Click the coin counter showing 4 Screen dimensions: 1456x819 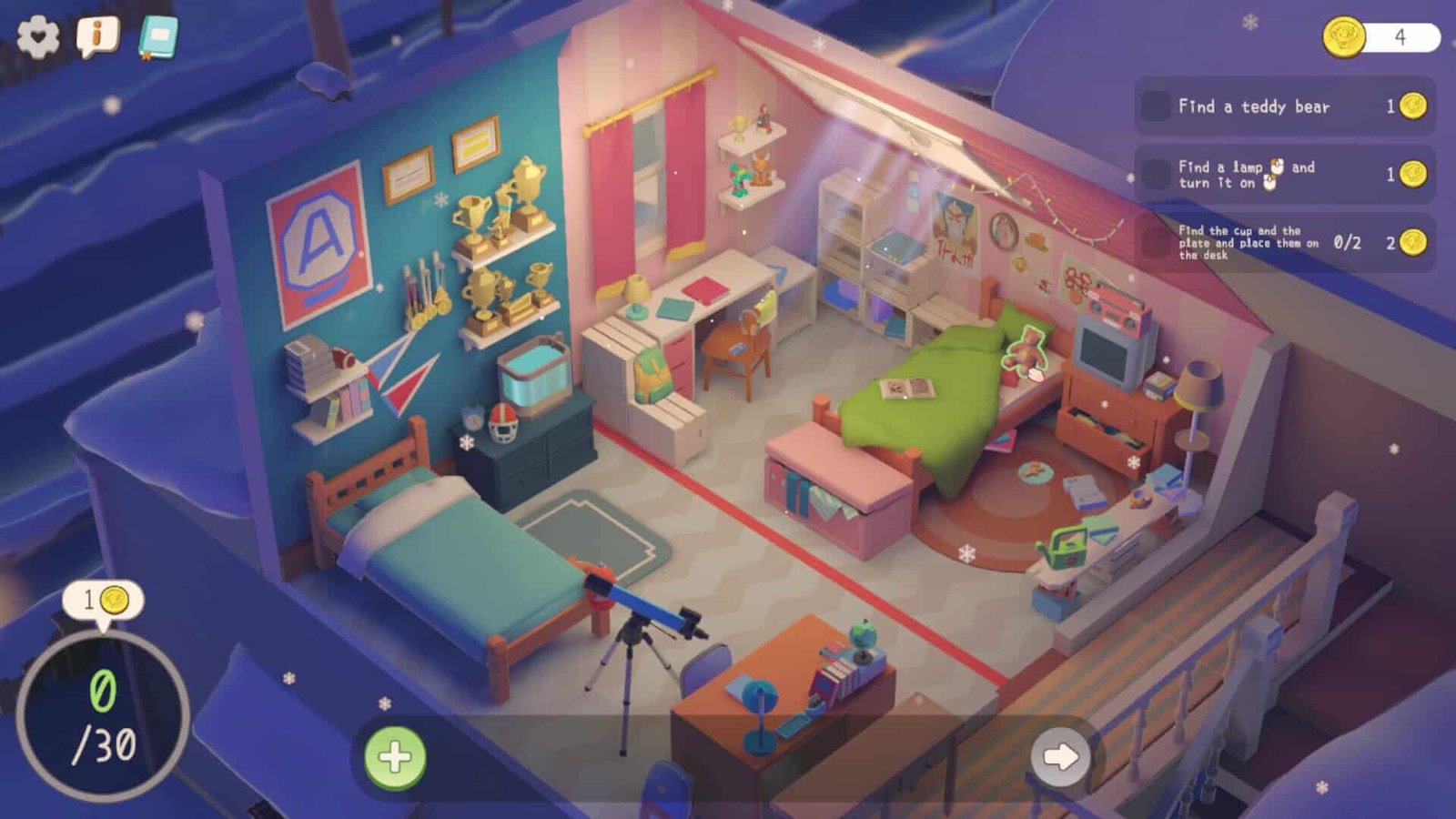(1383, 35)
